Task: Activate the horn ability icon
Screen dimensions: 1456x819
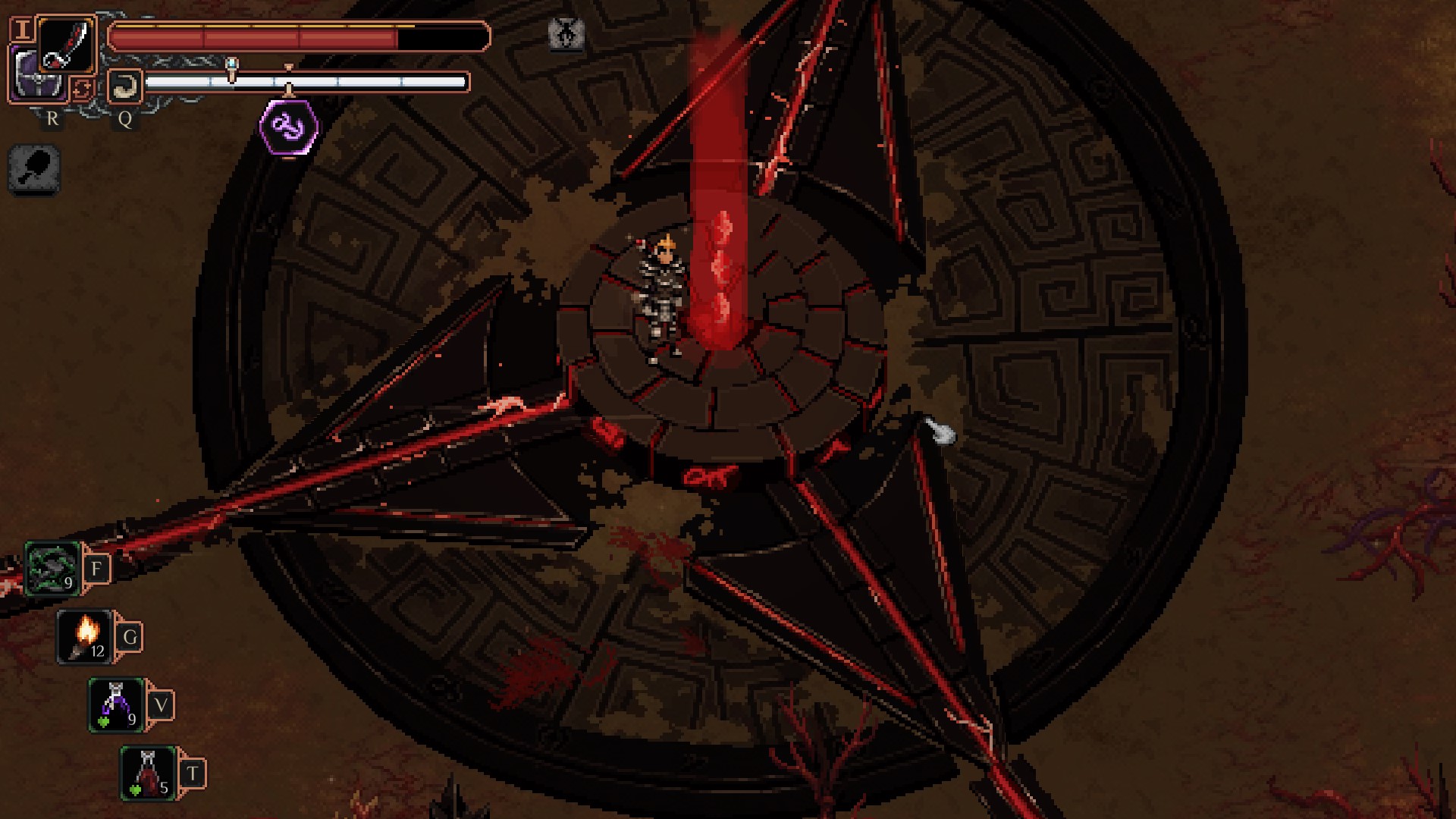Action: coord(124,86)
